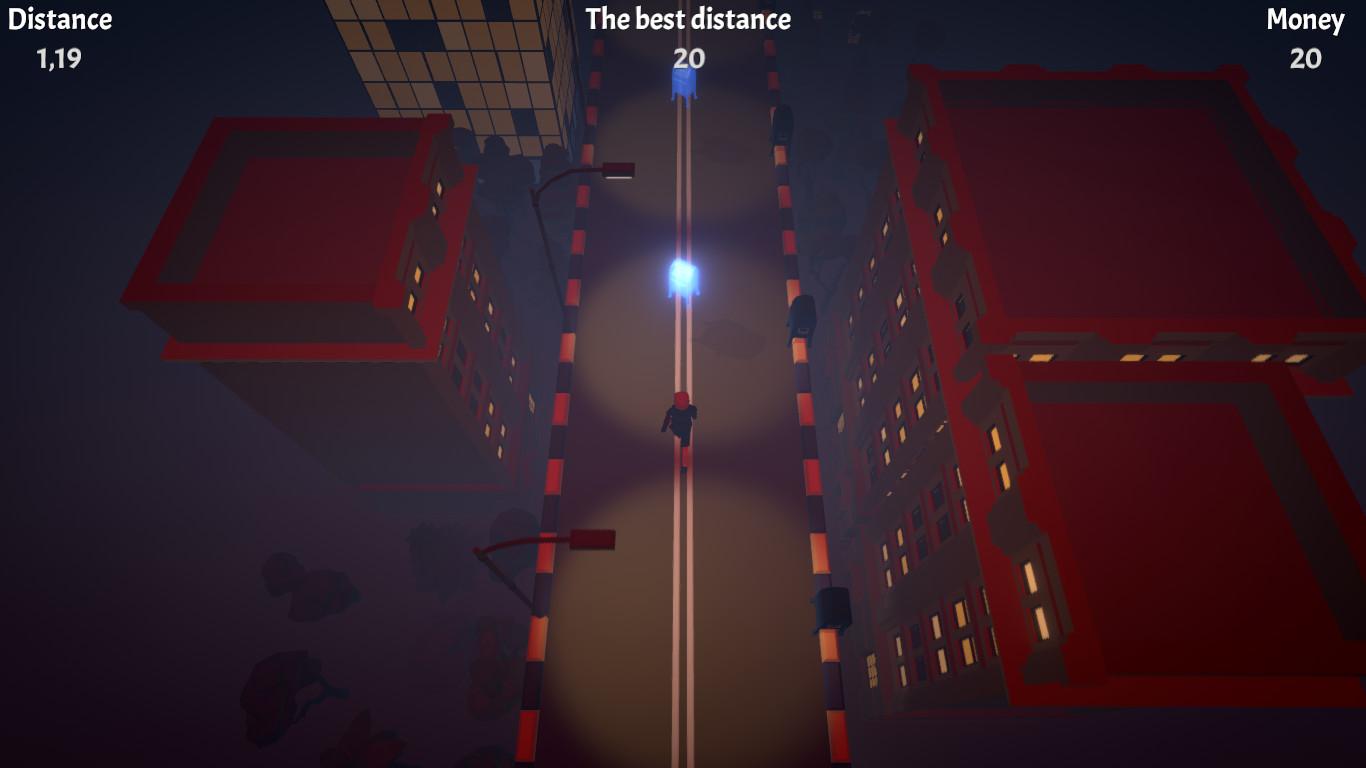This screenshot has width=1366, height=768.
Task: Select The best distance label
Action: (688, 19)
